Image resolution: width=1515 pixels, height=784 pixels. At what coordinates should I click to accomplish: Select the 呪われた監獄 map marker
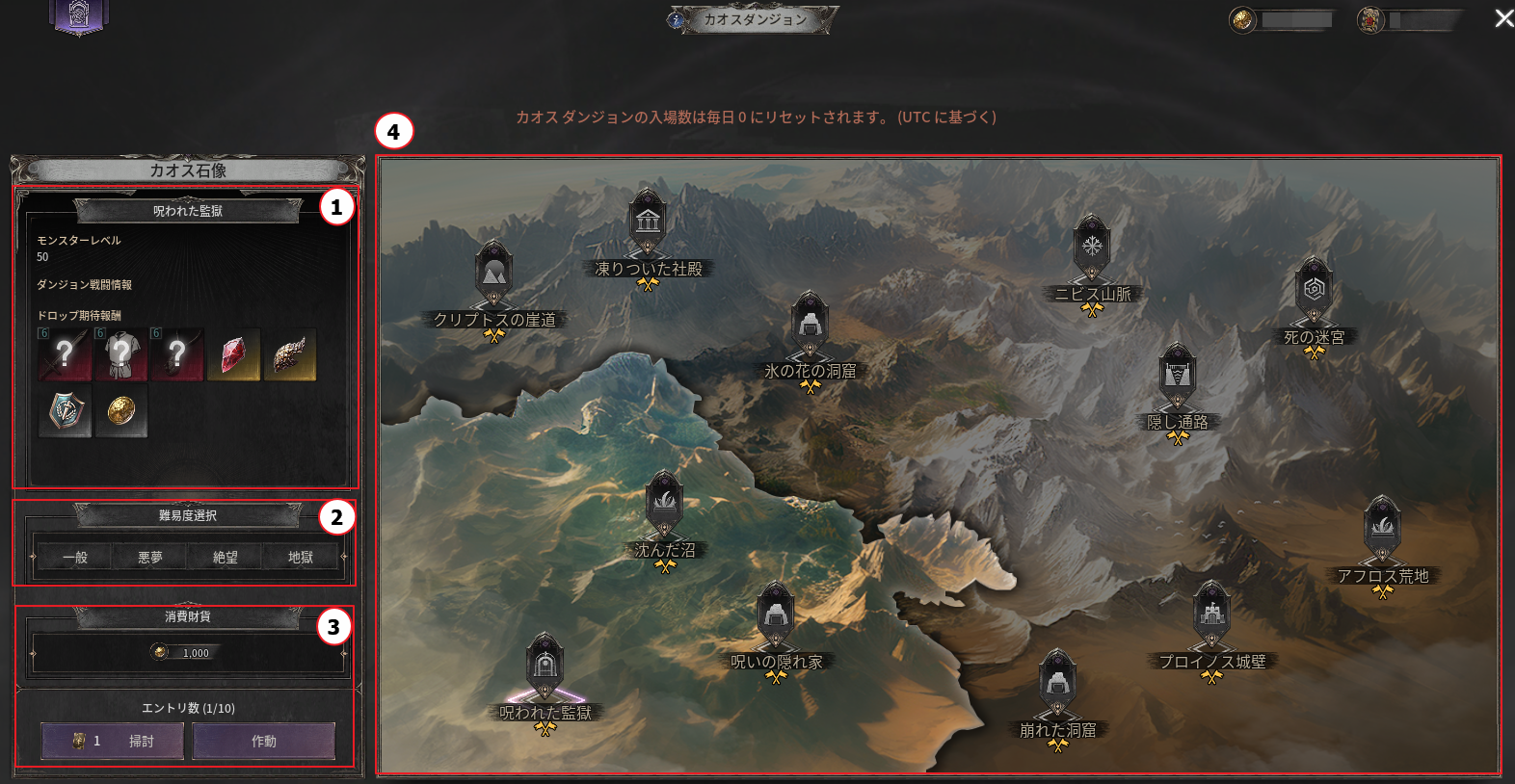pyautogui.click(x=545, y=666)
